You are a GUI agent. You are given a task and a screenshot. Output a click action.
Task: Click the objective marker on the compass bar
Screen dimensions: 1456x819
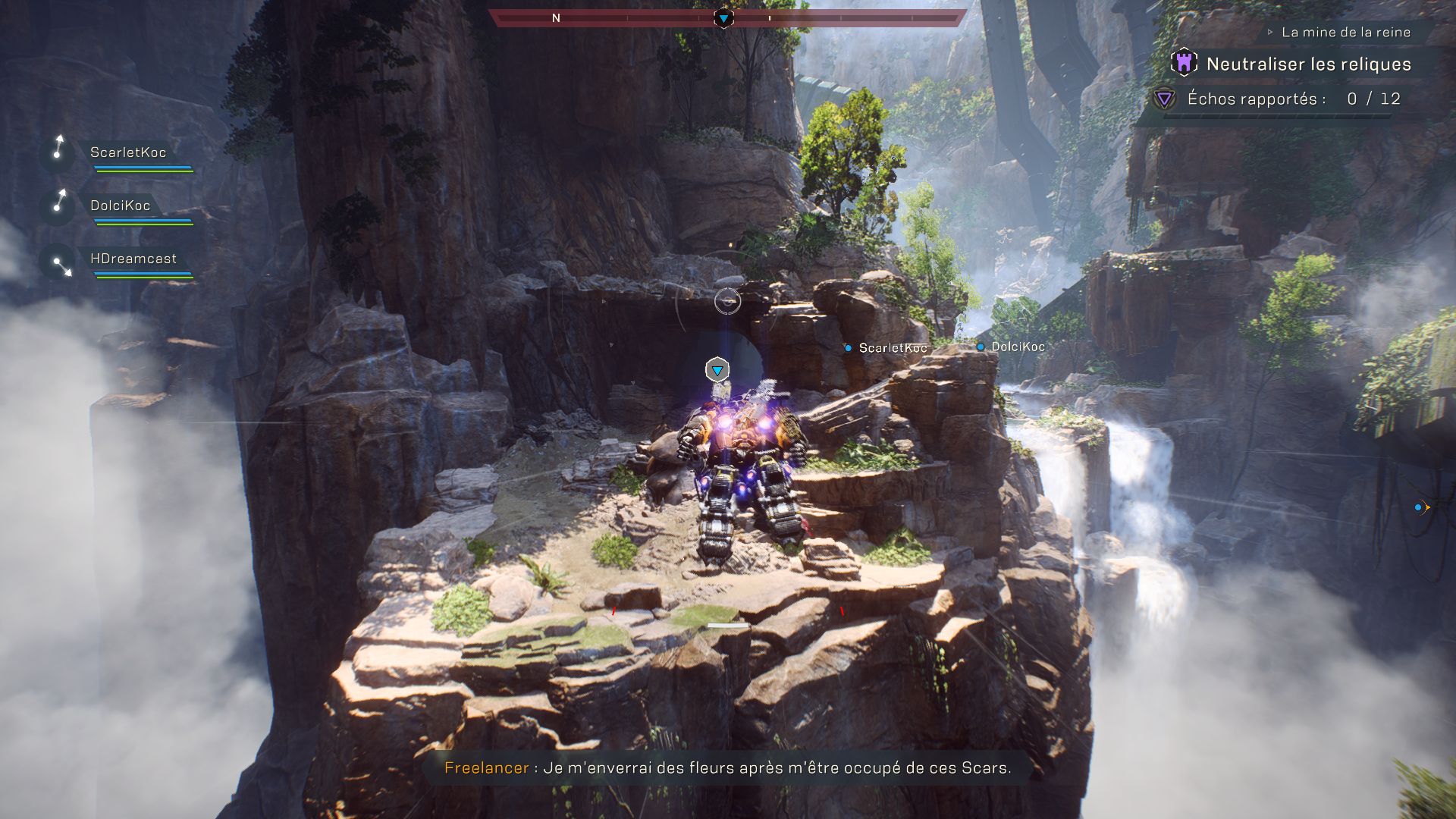tap(723, 17)
